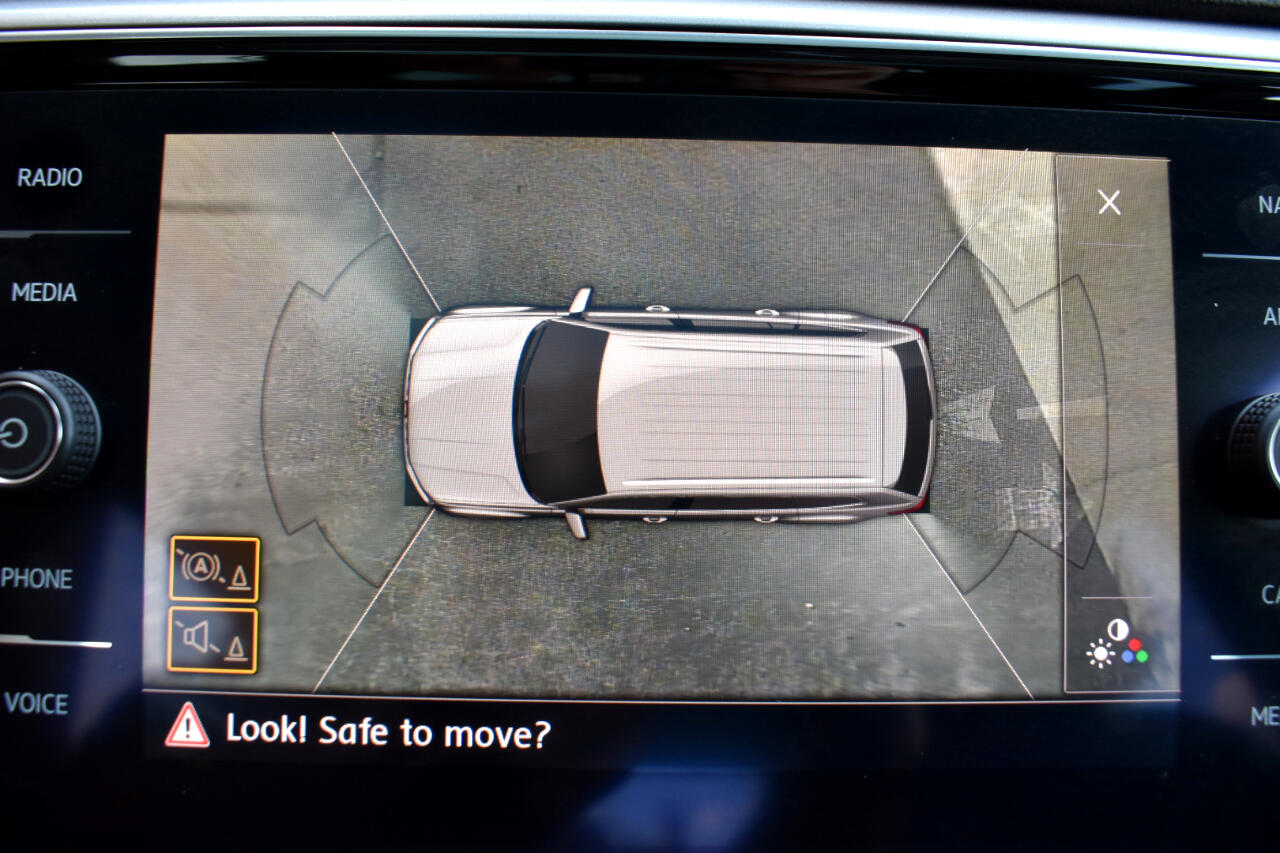This screenshot has height=853, width=1280.
Task: Open brightness and color display settings
Action: pyautogui.click(x=1117, y=643)
